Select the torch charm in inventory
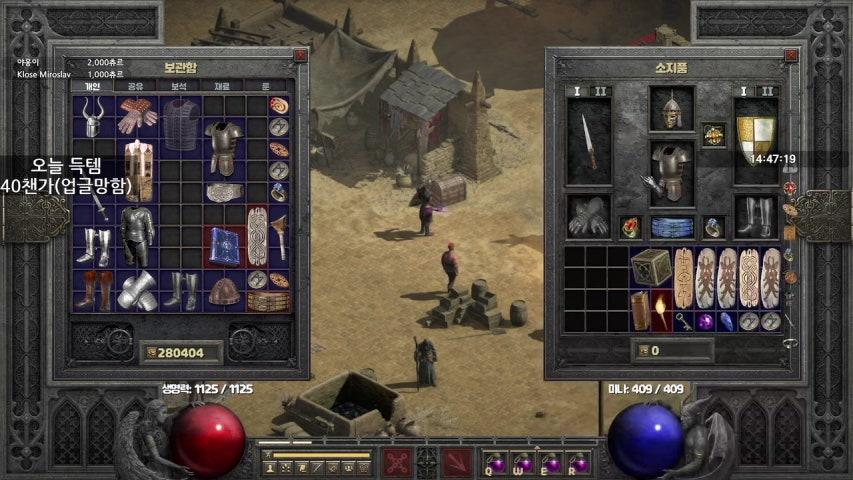The width and height of the screenshot is (853, 480). (661, 311)
